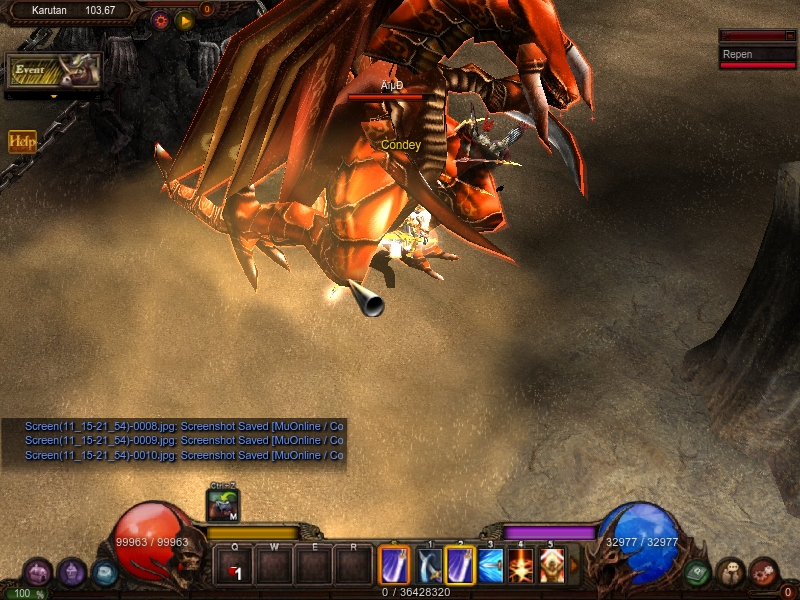Open the orange gear settings icon

[160, 19]
